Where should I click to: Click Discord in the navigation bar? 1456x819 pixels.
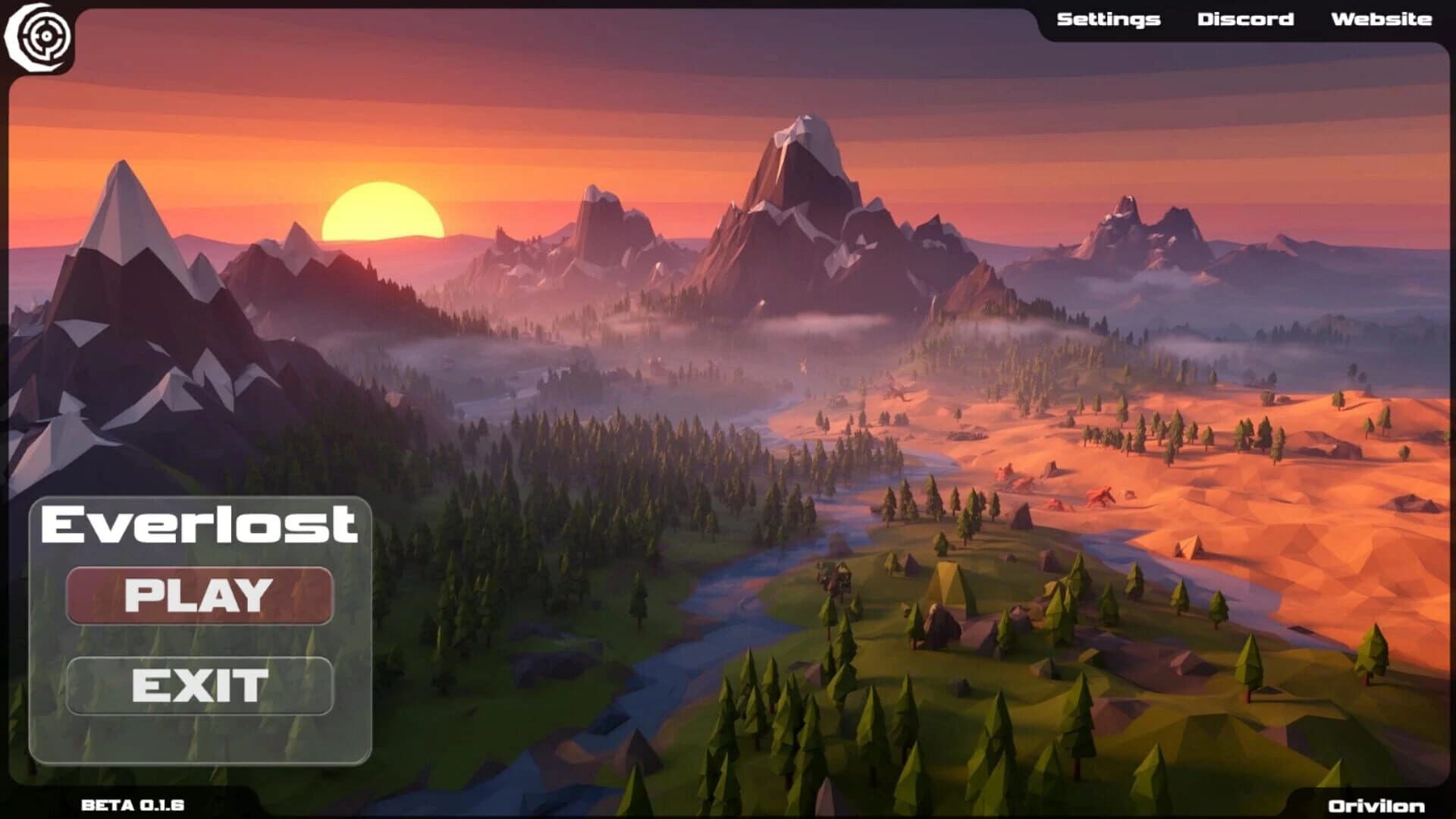[x=1246, y=19]
